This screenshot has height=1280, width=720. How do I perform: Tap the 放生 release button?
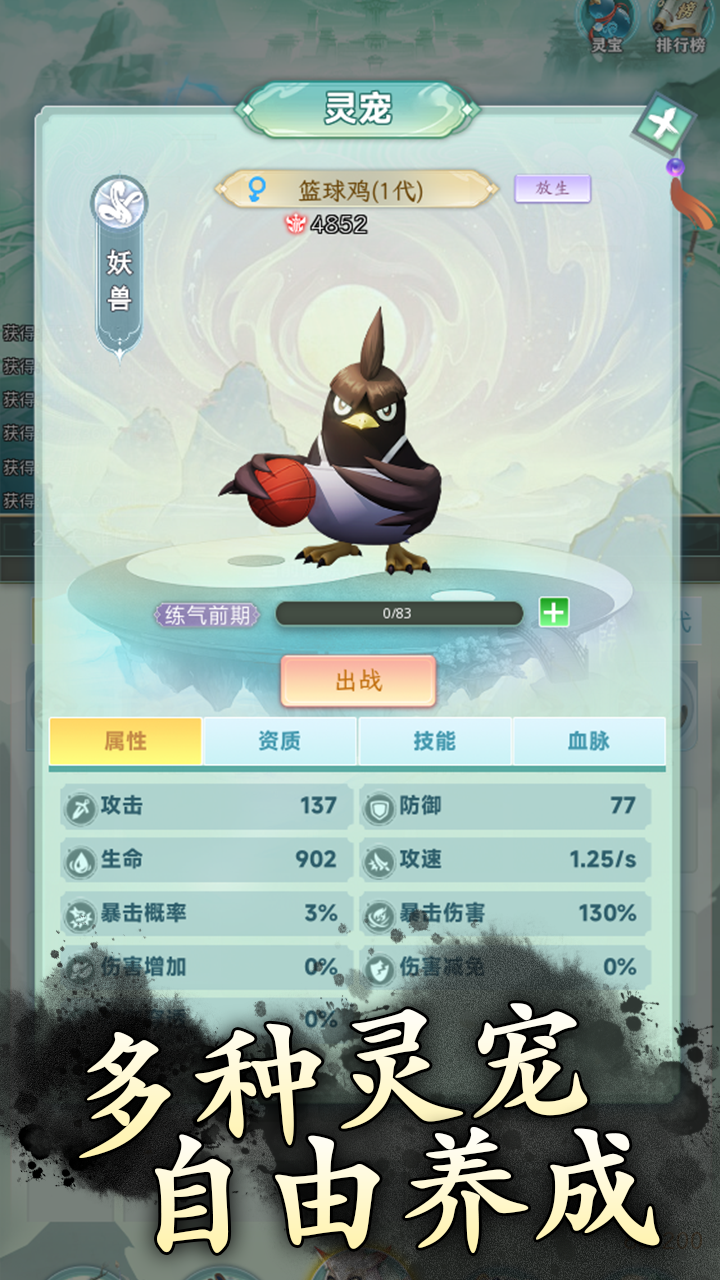coord(552,188)
